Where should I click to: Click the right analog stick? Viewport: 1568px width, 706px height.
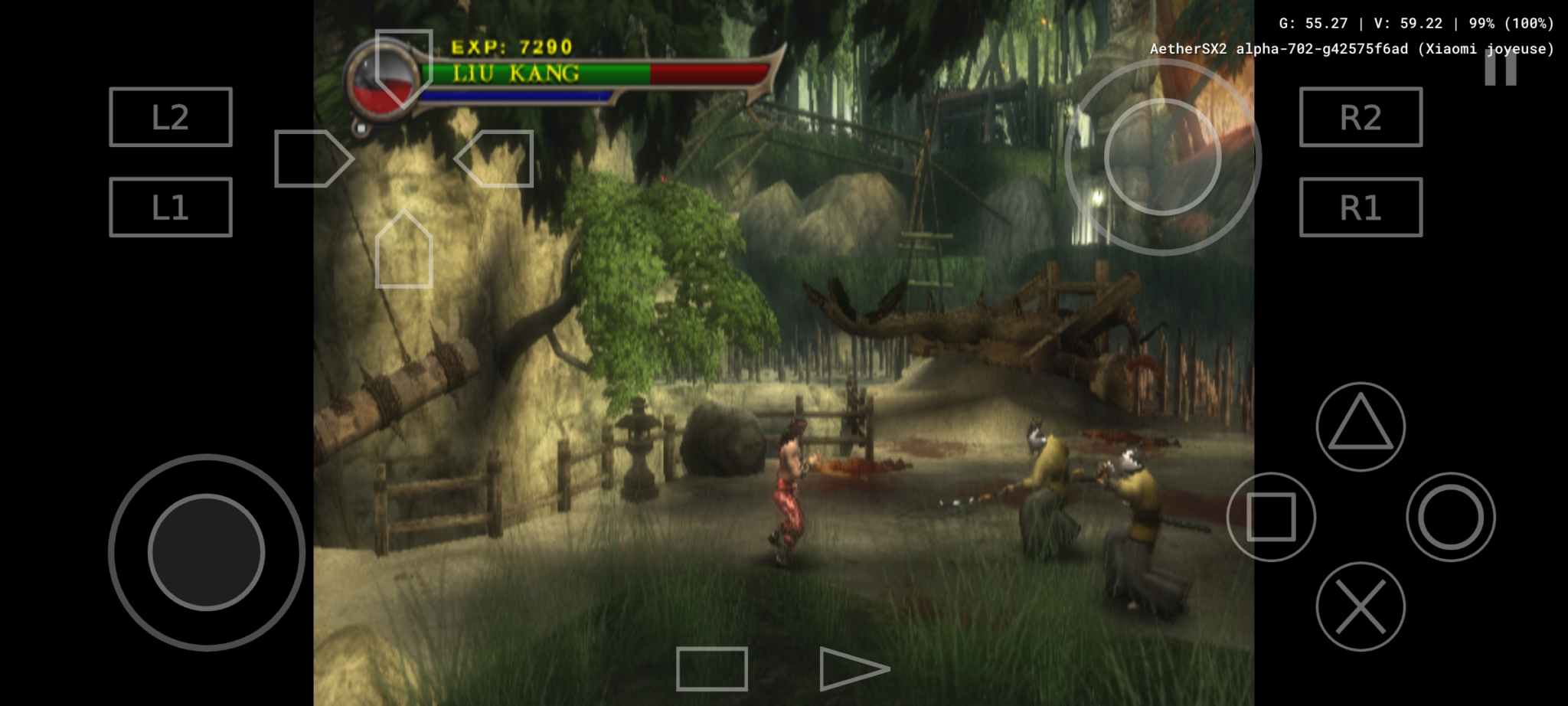coord(1162,157)
